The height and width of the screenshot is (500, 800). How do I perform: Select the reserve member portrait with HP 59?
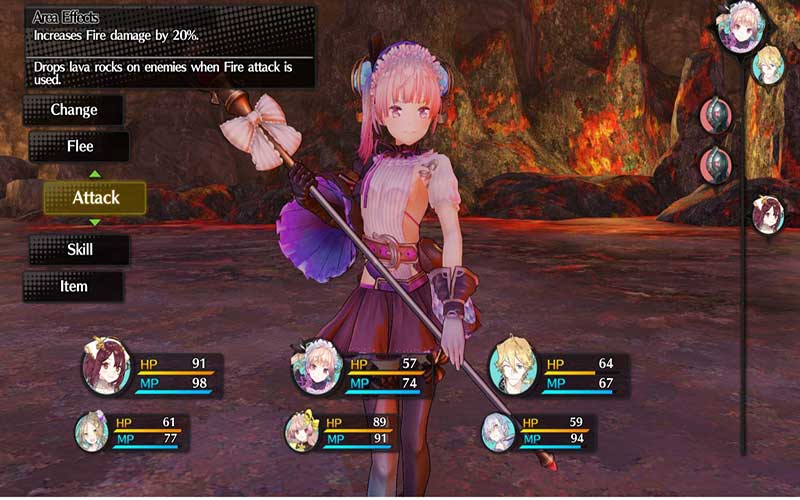[498, 431]
